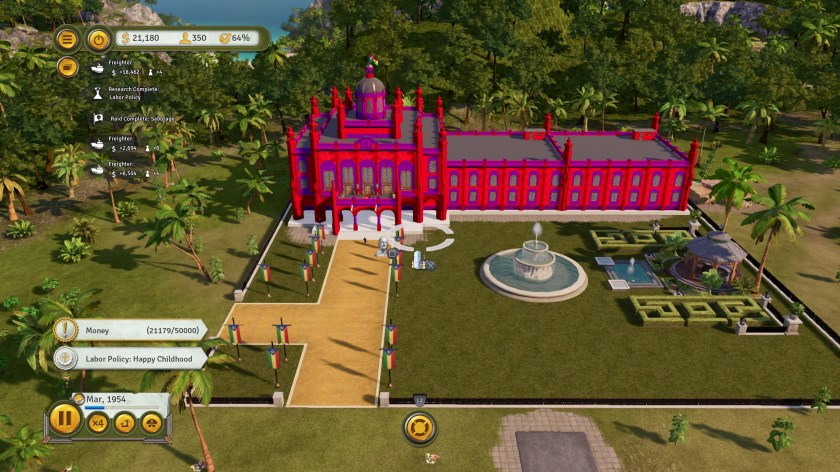View the approval rating at 64%
The image size is (840, 472).
pos(238,38)
